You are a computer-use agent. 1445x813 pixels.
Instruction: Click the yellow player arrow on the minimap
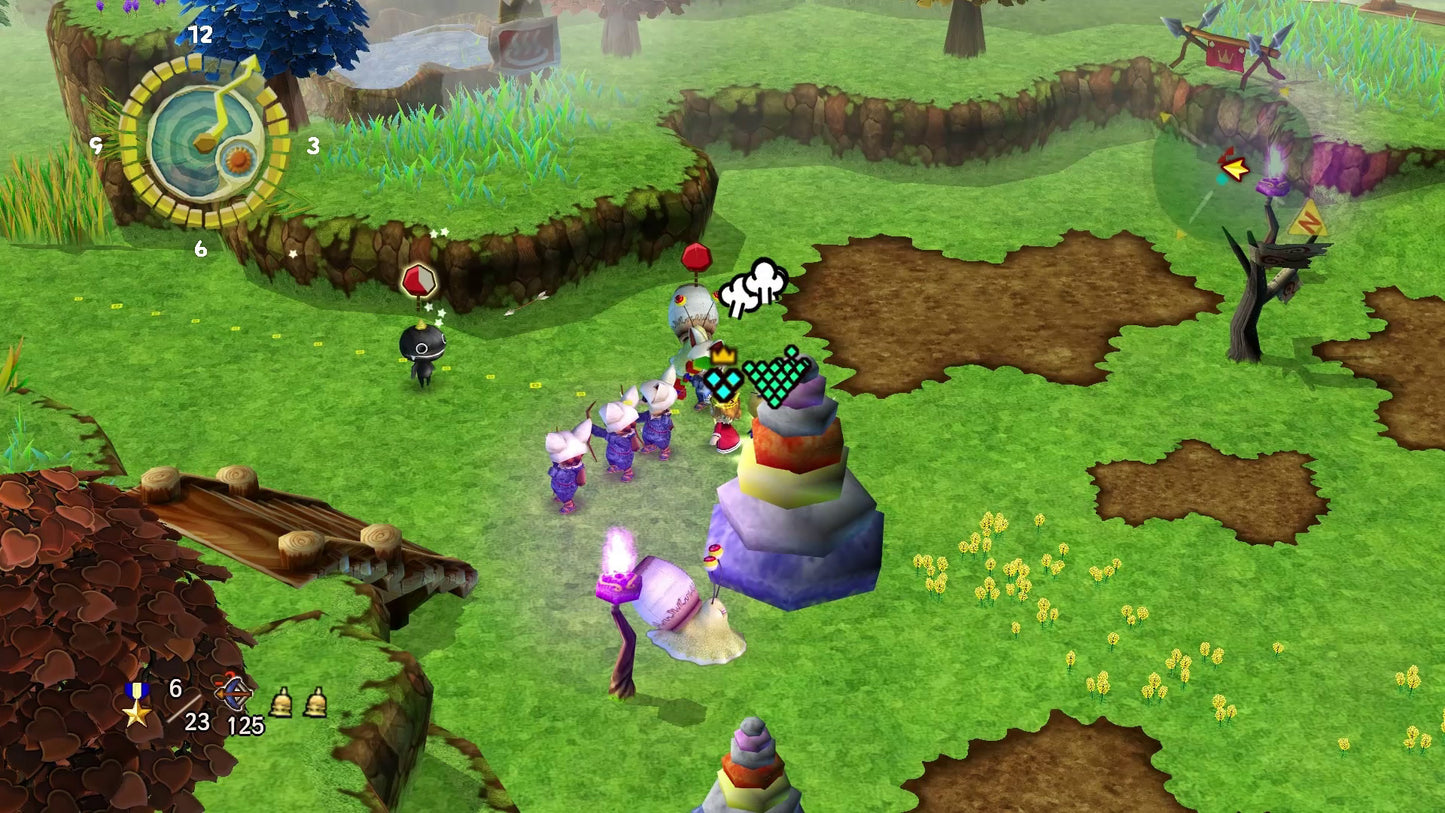(x=1236, y=169)
